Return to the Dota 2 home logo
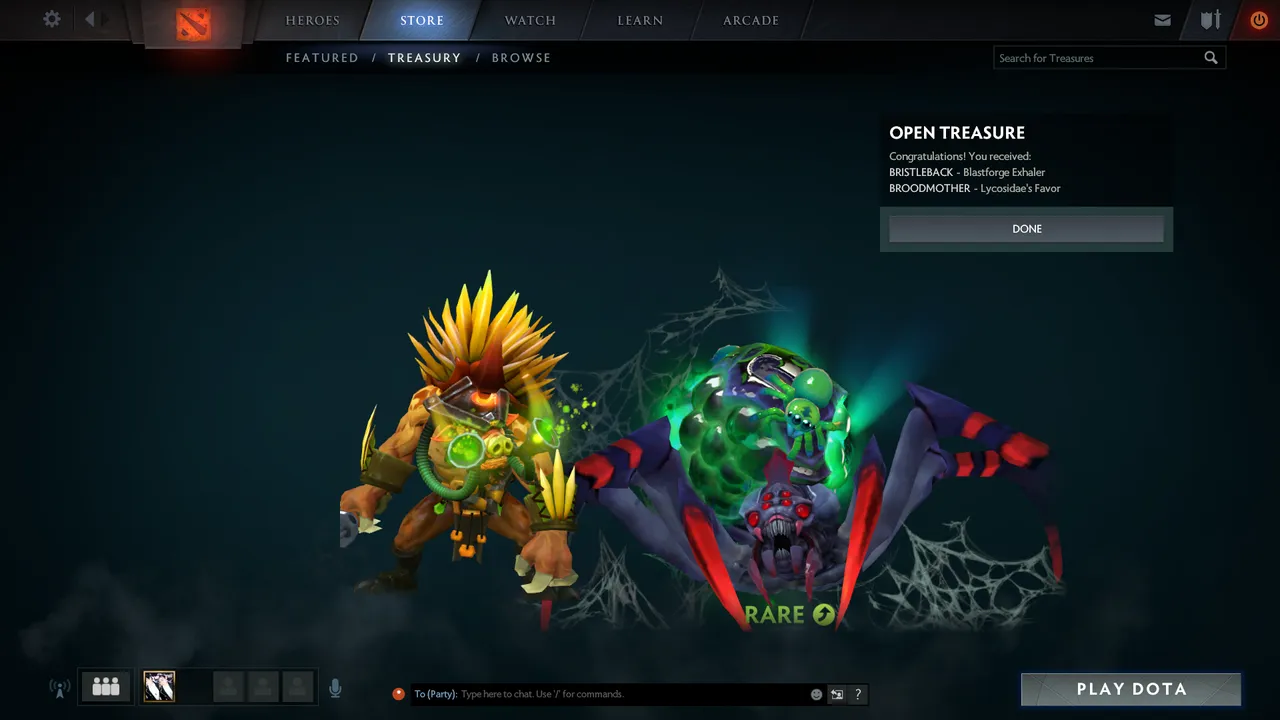 pos(193,23)
